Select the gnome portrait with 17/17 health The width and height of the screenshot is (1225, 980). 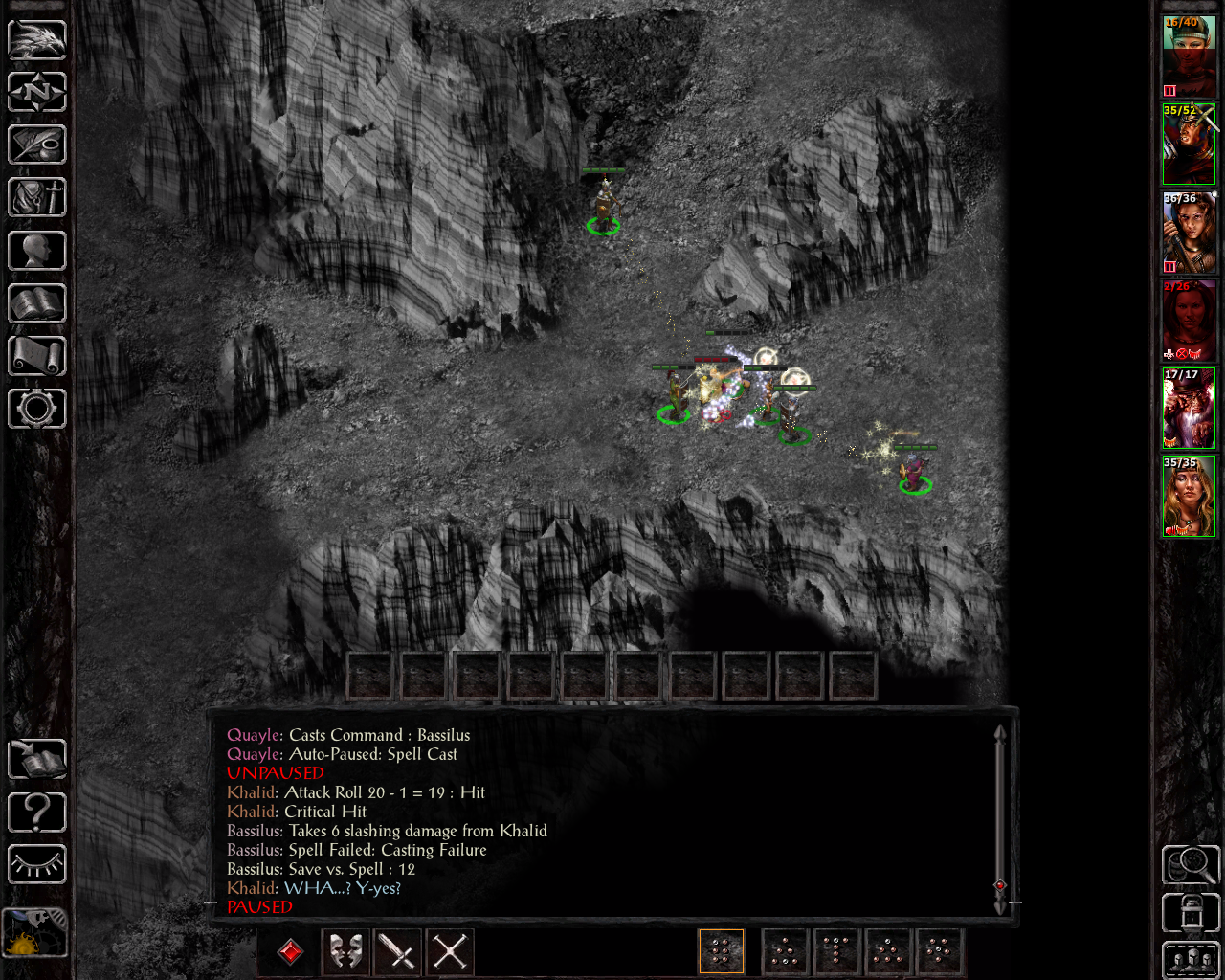click(x=1189, y=409)
